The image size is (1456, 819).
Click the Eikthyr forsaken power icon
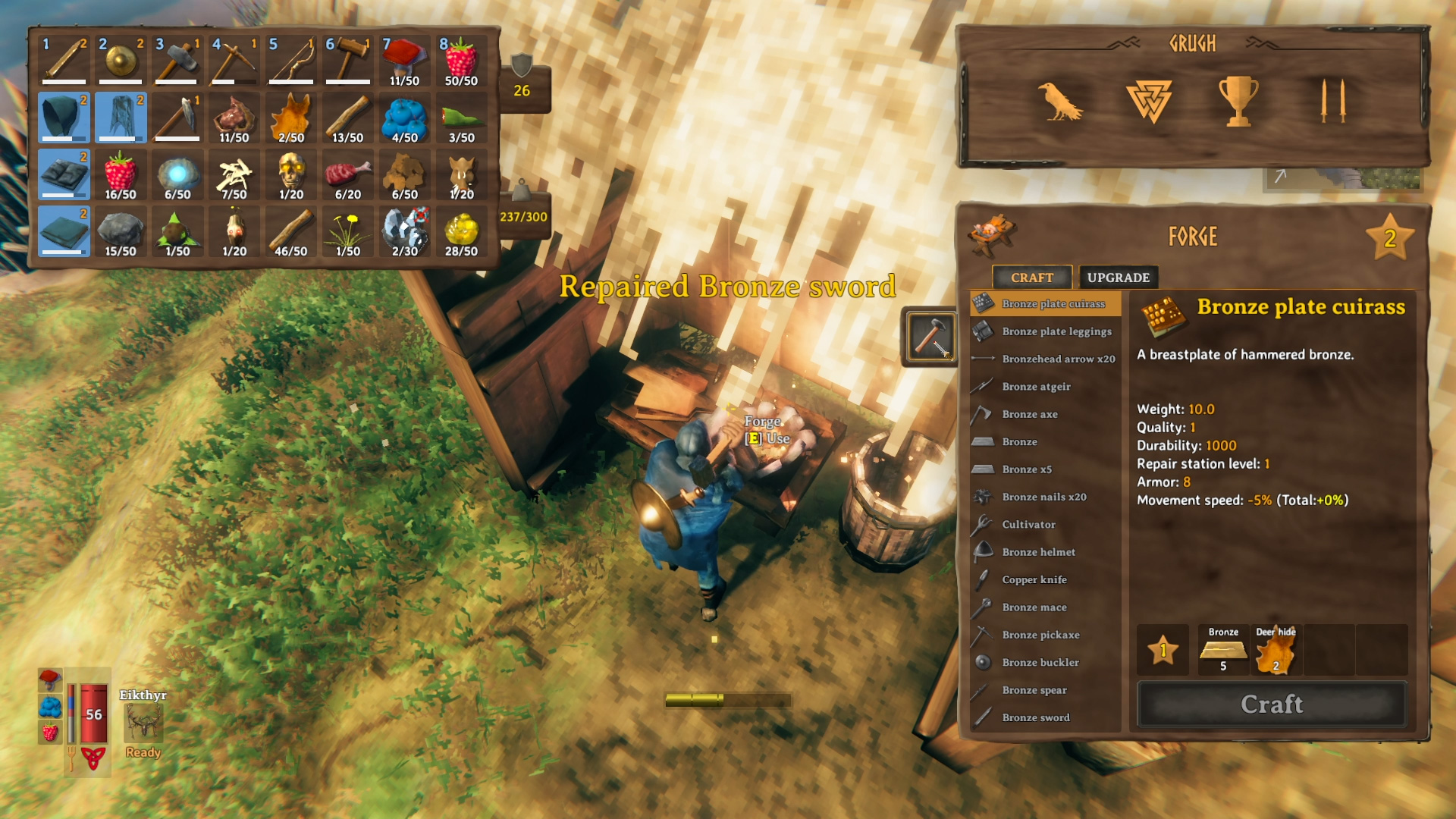[x=143, y=726]
